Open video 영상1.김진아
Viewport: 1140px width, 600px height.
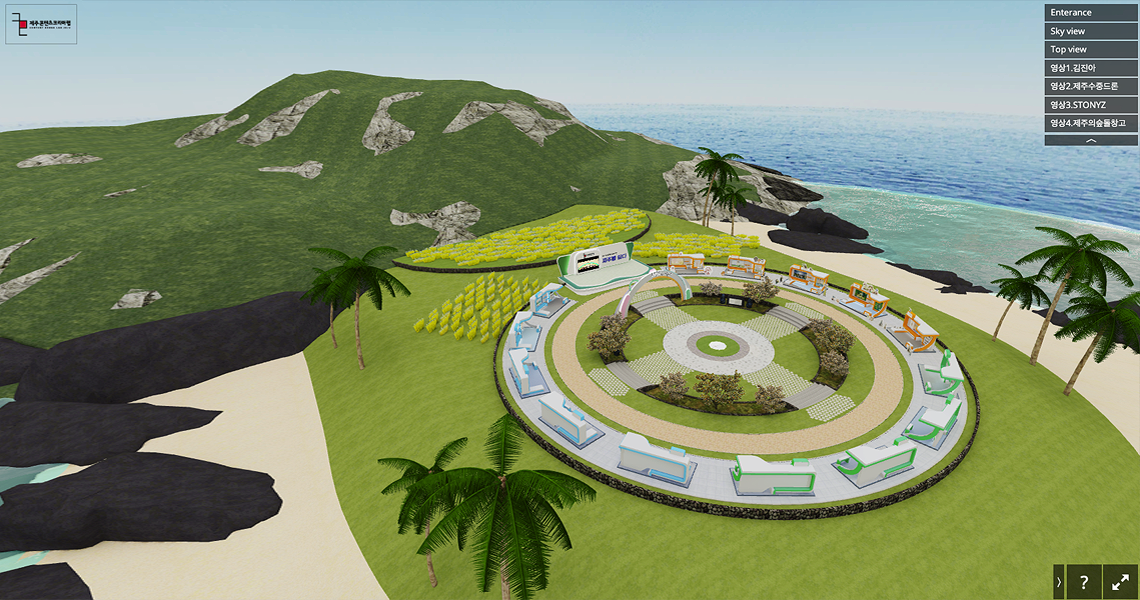pos(1091,68)
